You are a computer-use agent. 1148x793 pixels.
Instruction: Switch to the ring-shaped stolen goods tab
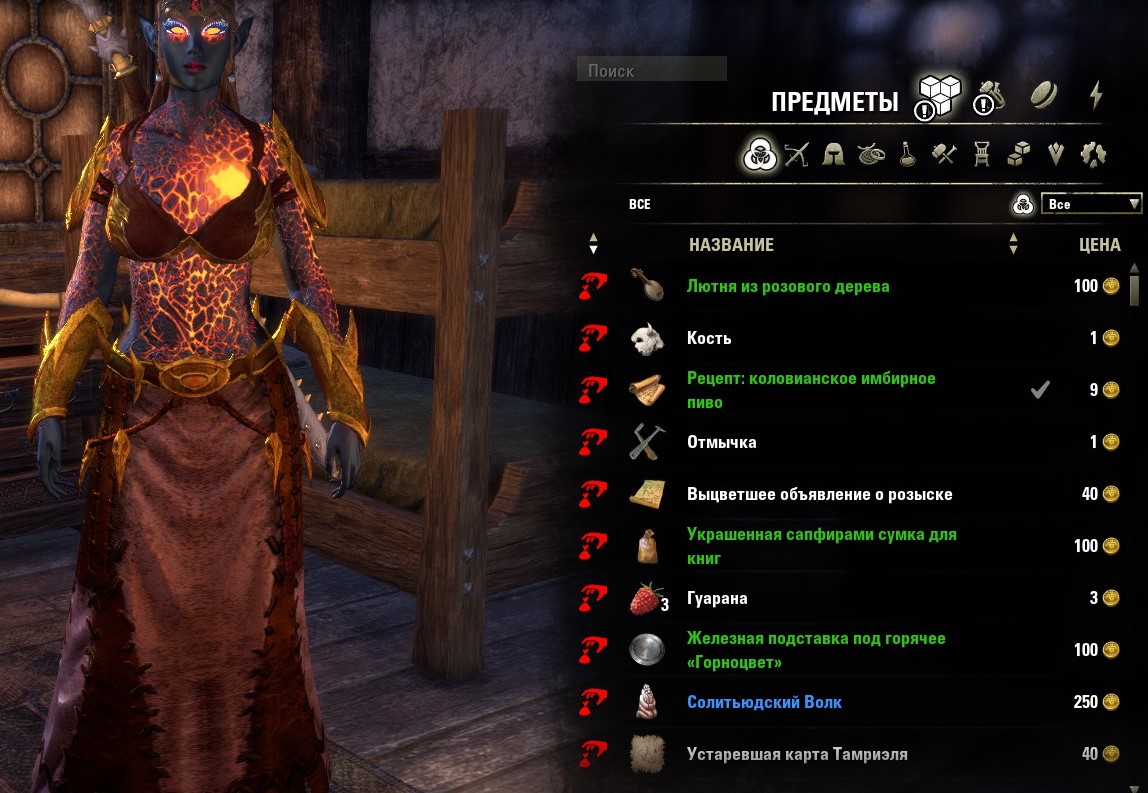[x=991, y=97]
